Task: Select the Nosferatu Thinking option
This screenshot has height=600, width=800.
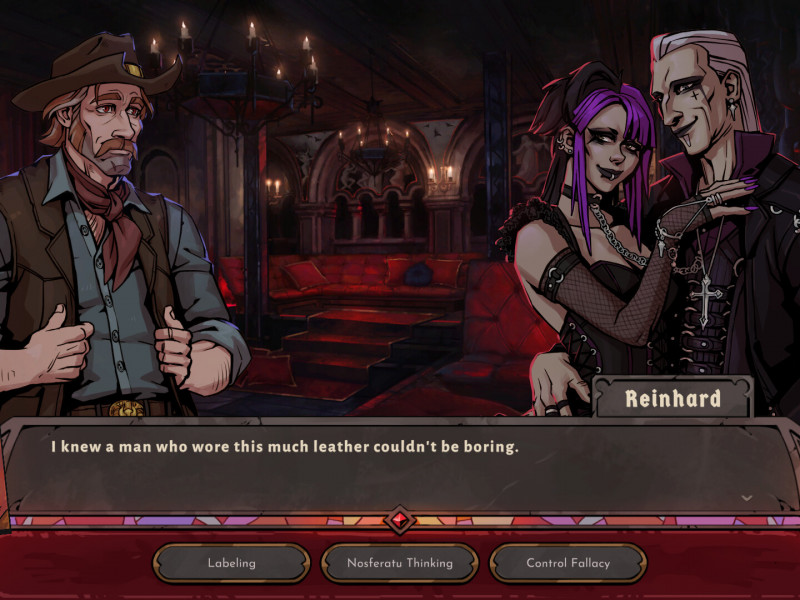Action: click(x=399, y=563)
